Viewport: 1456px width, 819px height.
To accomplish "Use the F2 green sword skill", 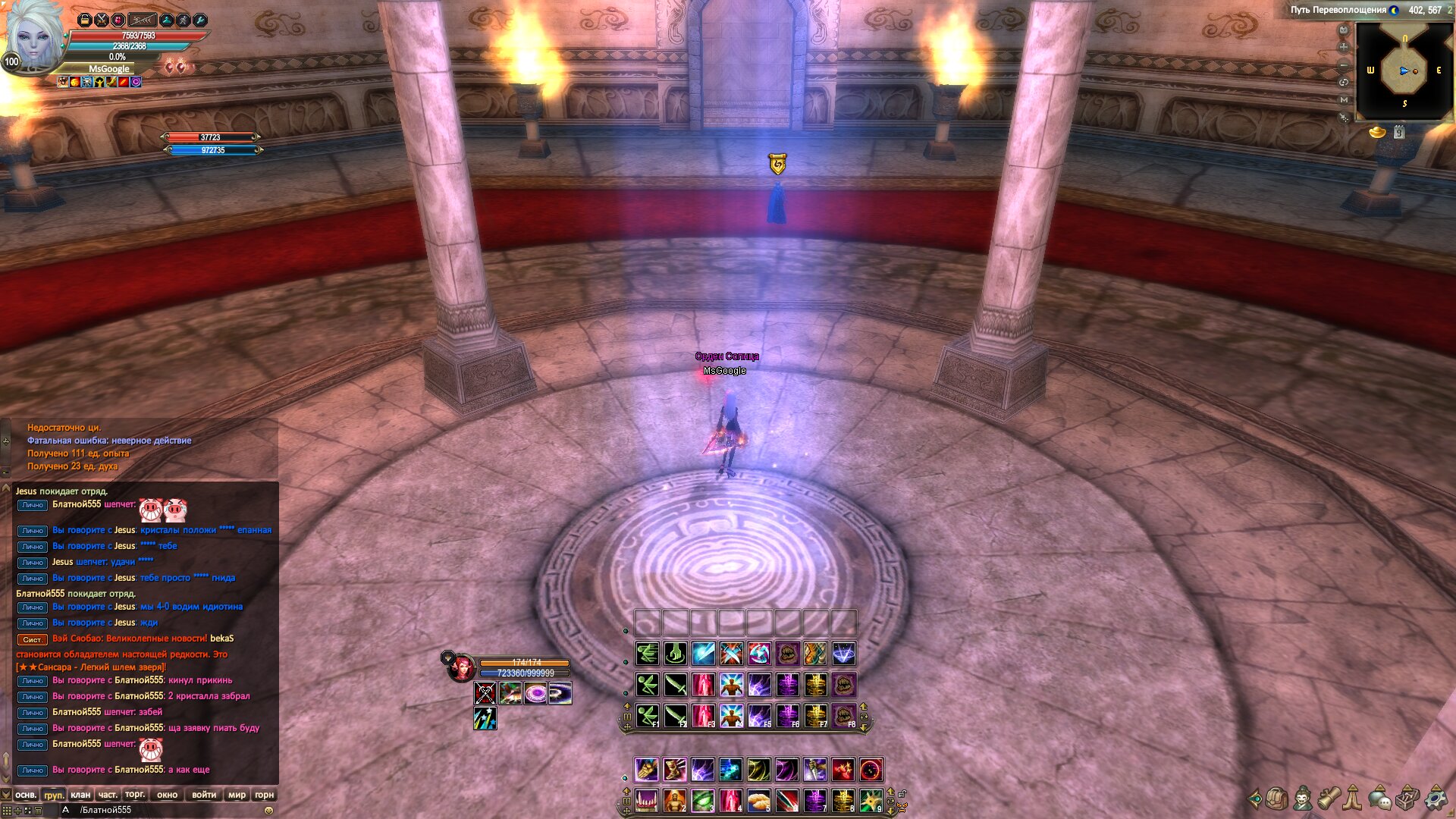I will [675, 716].
